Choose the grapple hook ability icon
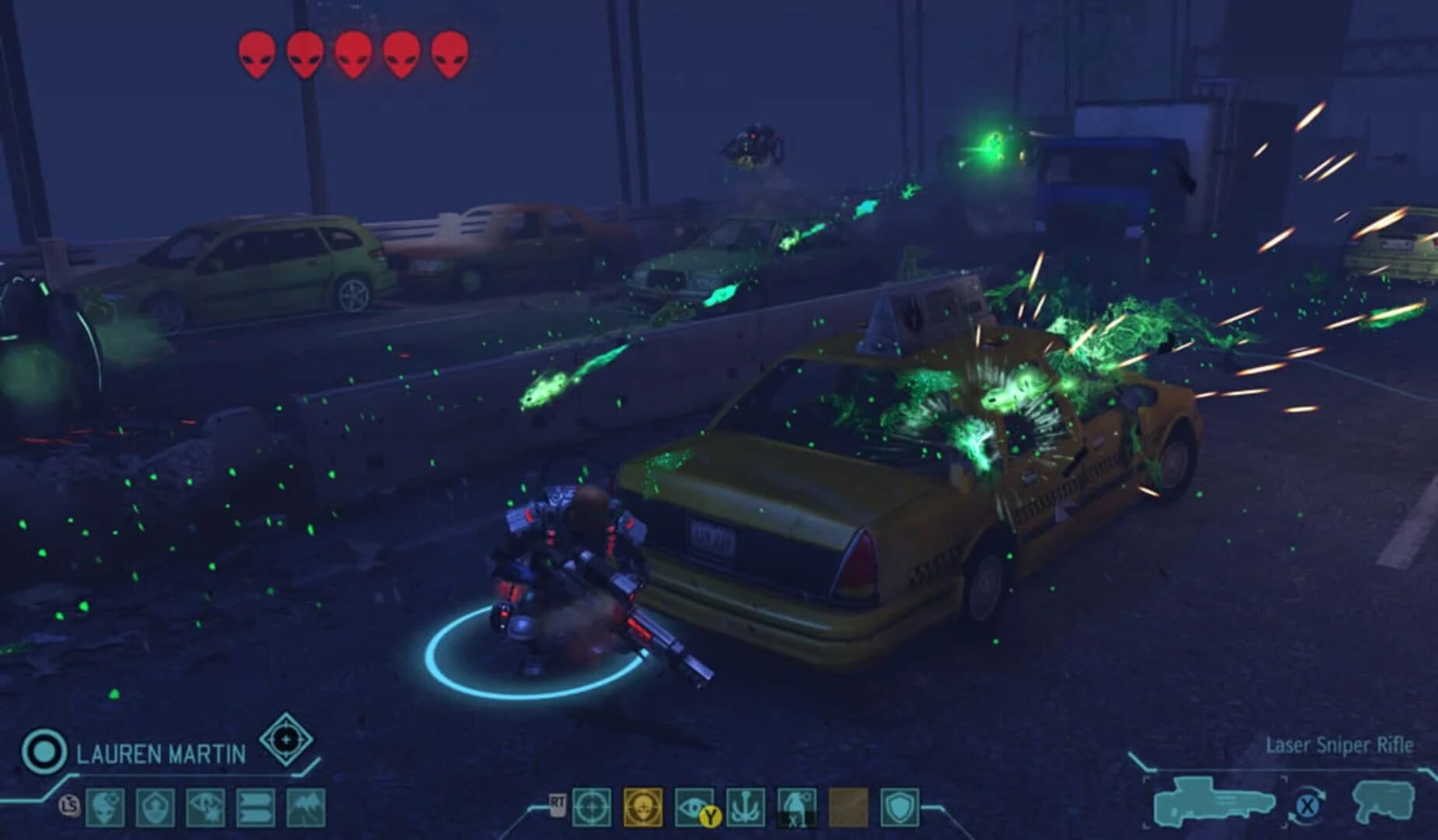 pos(746,807)
